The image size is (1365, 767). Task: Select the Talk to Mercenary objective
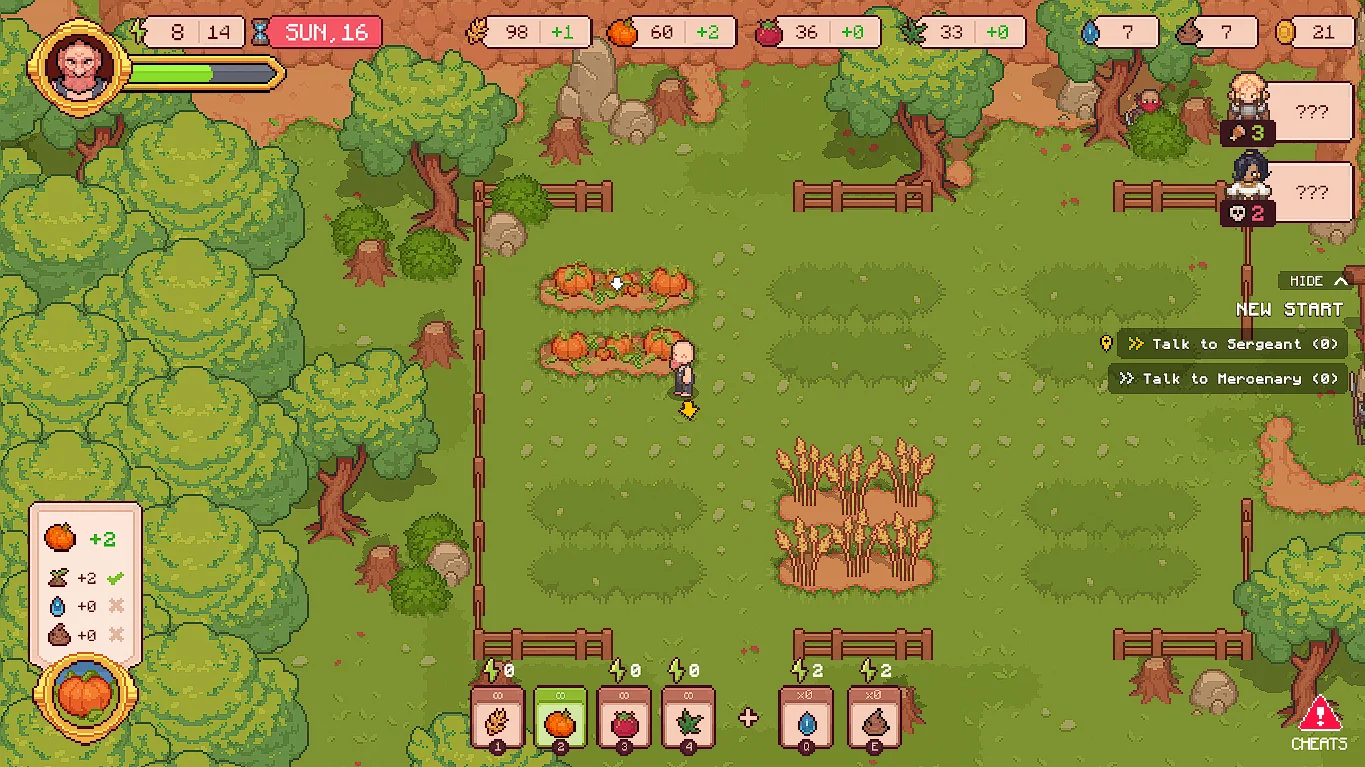(x=1229, y=379)
